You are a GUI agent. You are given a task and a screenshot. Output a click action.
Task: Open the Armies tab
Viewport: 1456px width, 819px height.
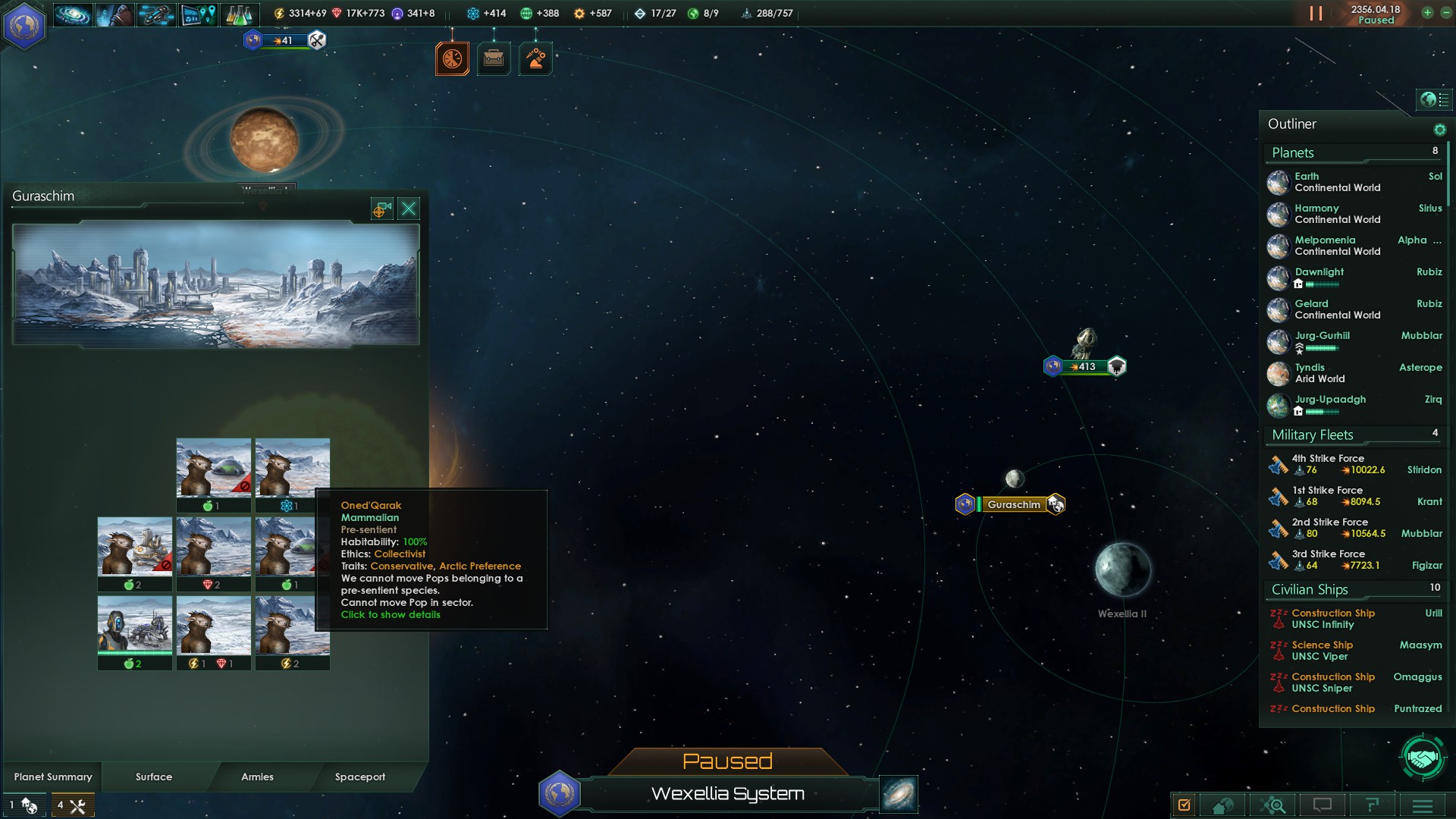(257, 777)
